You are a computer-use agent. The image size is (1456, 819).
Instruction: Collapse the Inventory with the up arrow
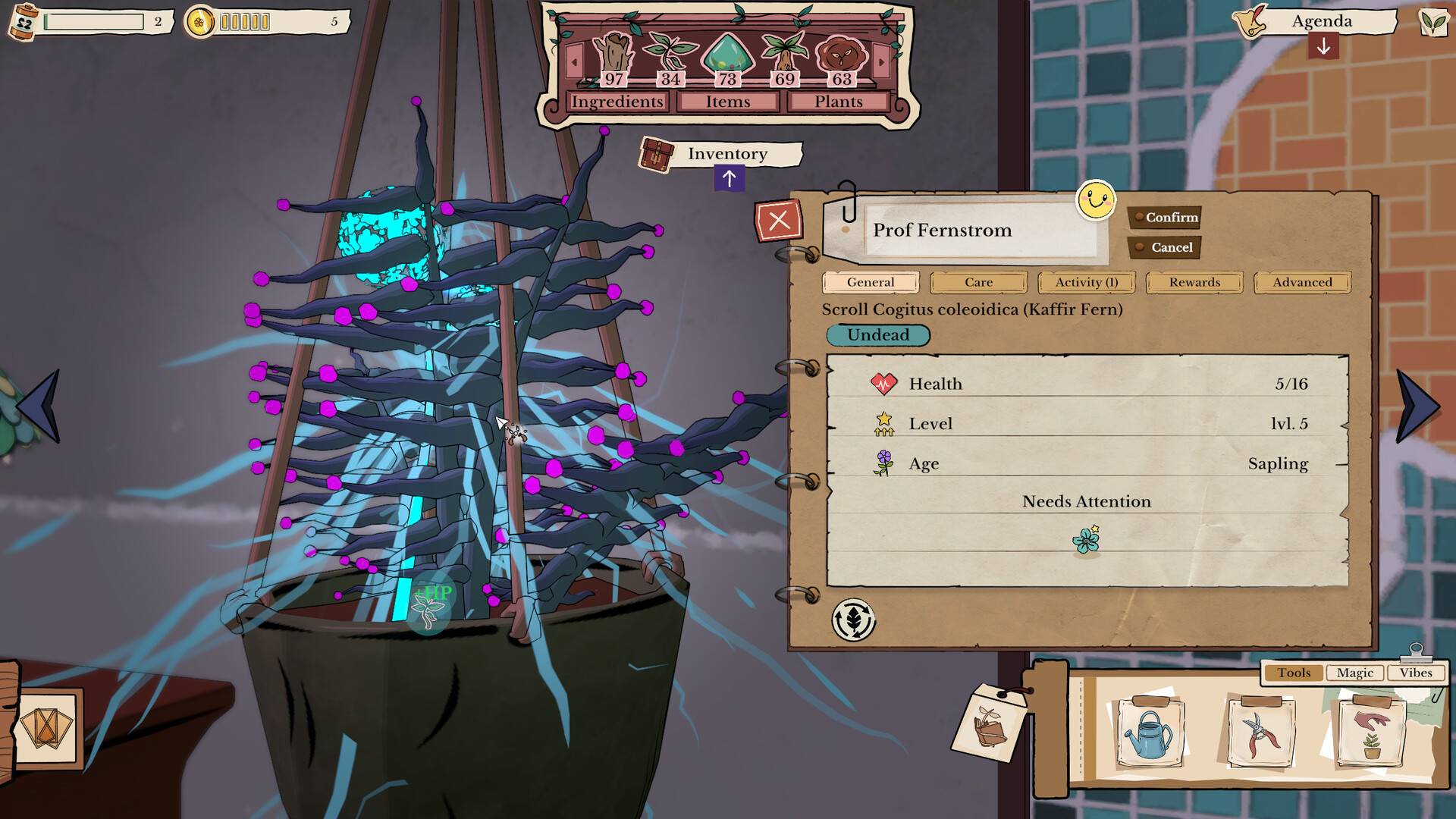point(729,179)
